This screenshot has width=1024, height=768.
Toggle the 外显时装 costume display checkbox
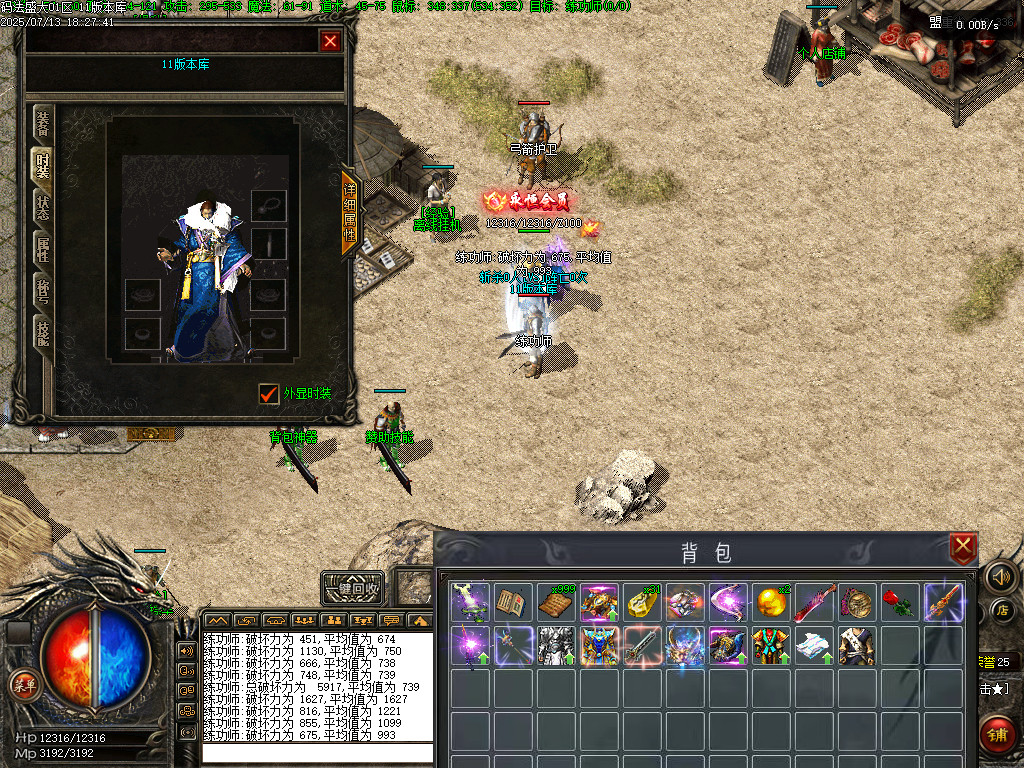(x=268, y=394)
